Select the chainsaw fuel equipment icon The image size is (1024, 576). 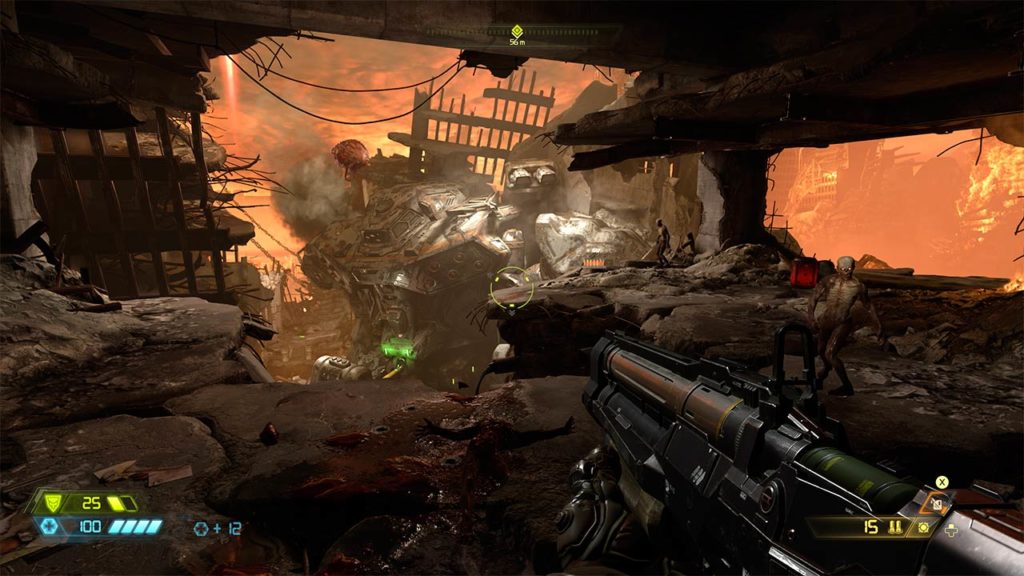(938, 504)
